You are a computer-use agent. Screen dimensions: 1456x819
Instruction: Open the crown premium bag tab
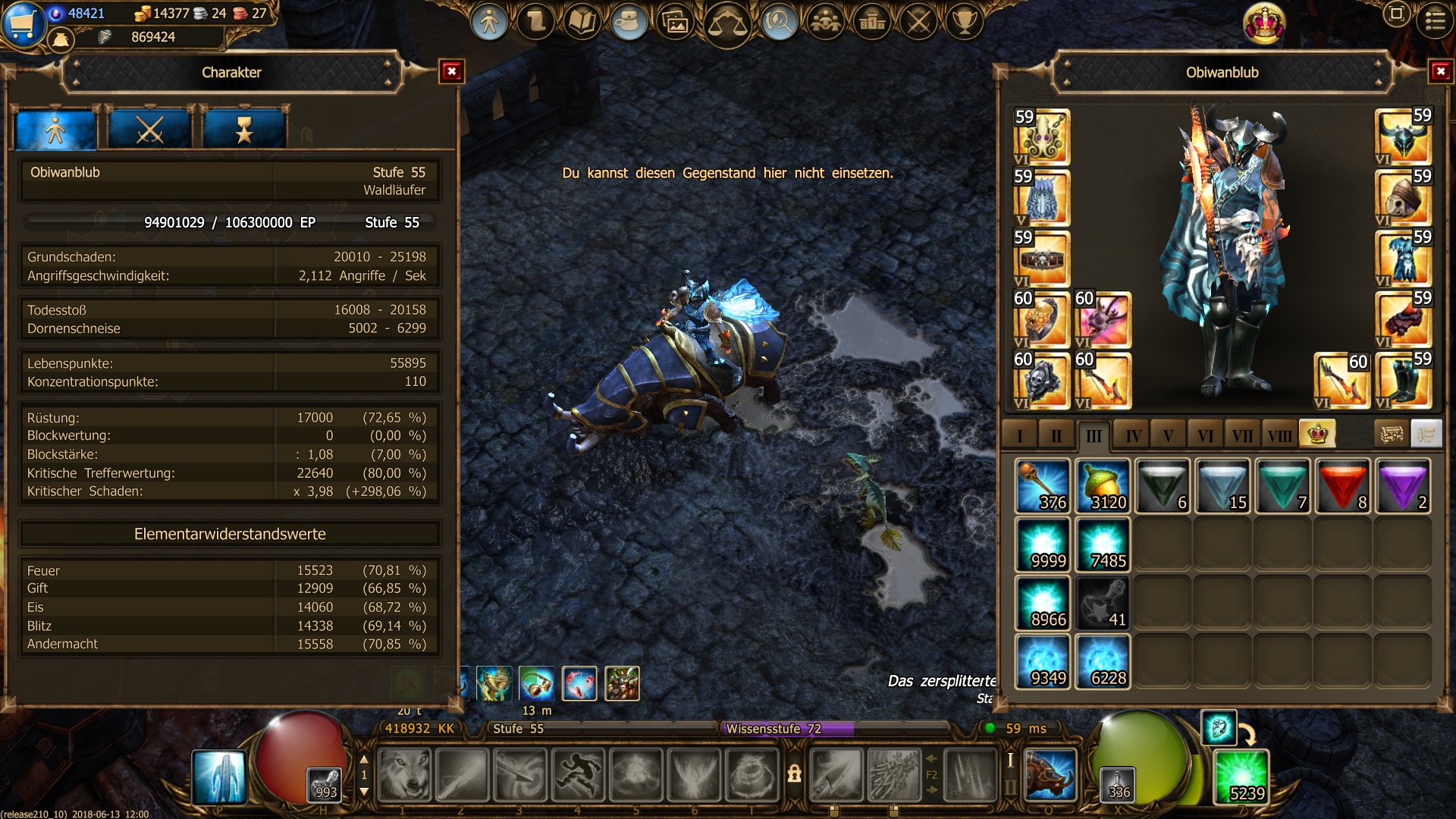click(1317, 435)
